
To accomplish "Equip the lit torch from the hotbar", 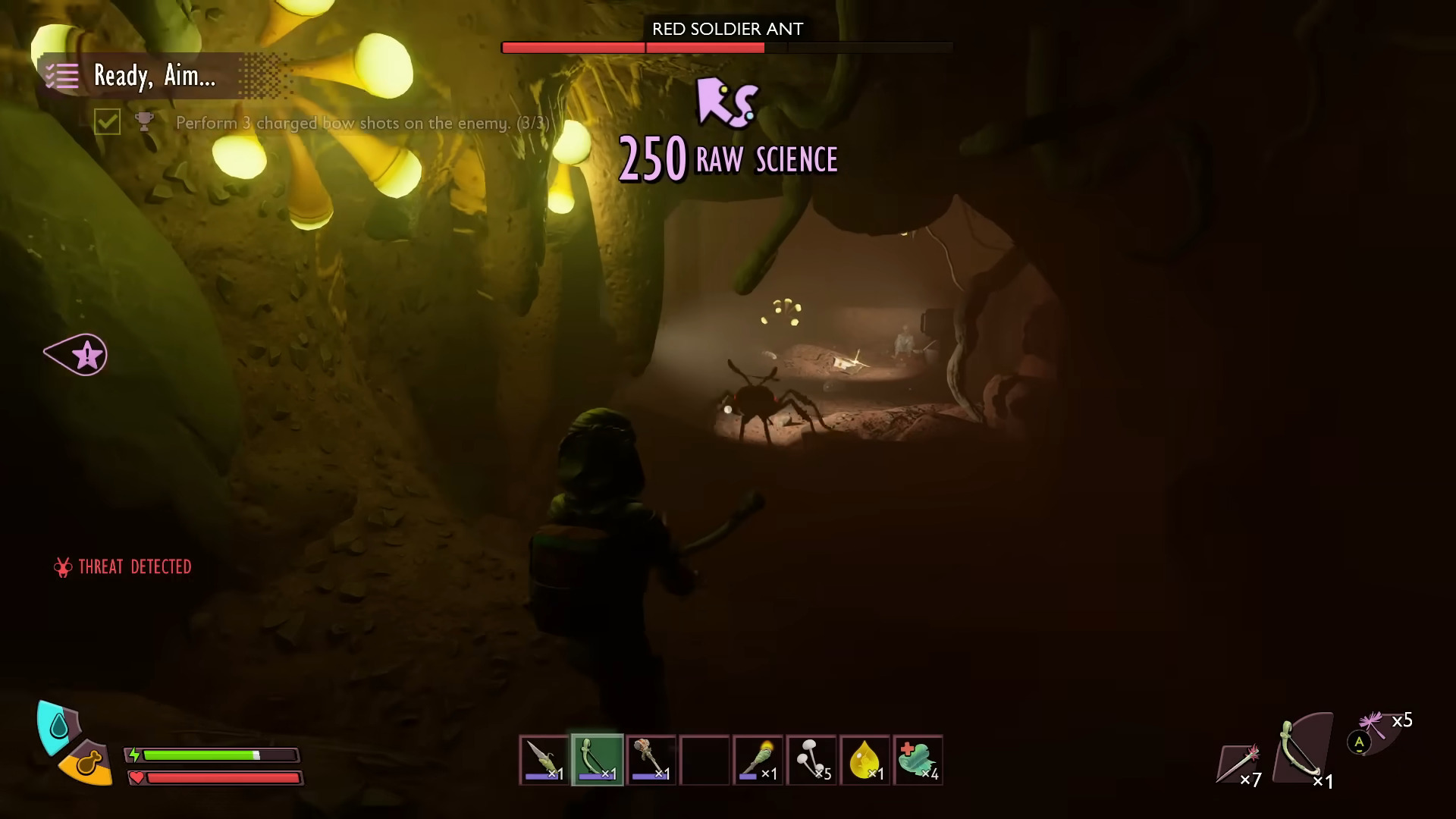I will 758,760.
